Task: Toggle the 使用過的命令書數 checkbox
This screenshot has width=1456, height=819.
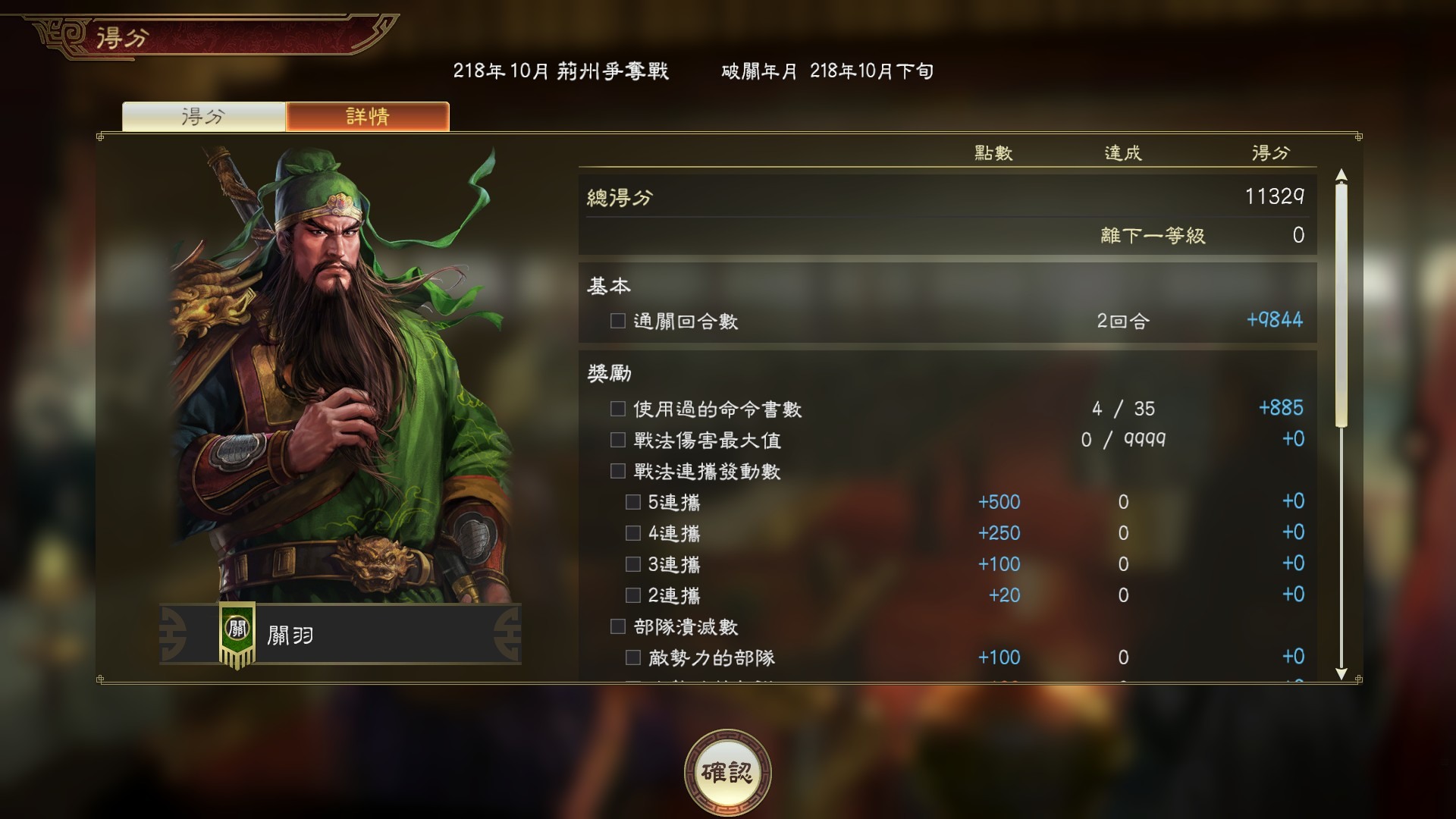Action: click(617, 407)
